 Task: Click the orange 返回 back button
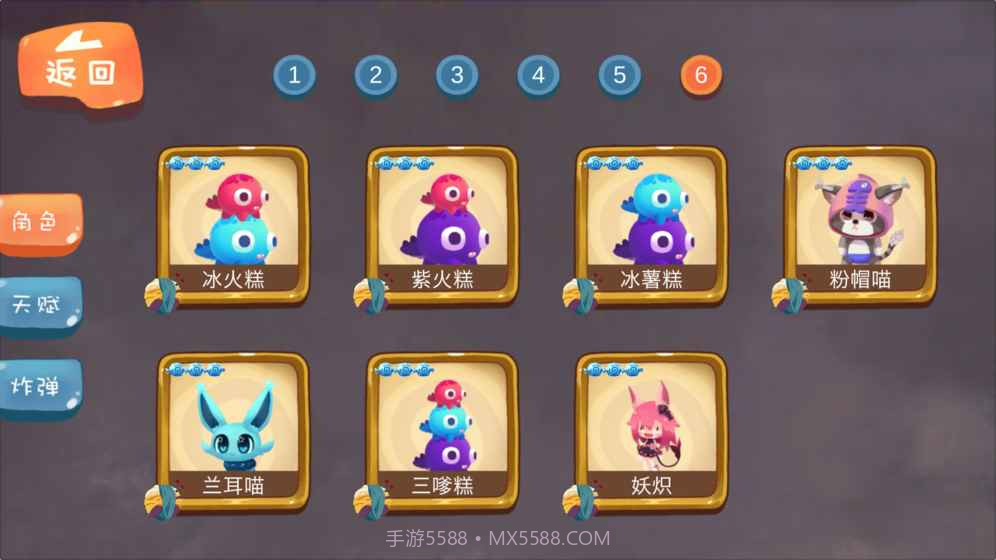point(81,66)
